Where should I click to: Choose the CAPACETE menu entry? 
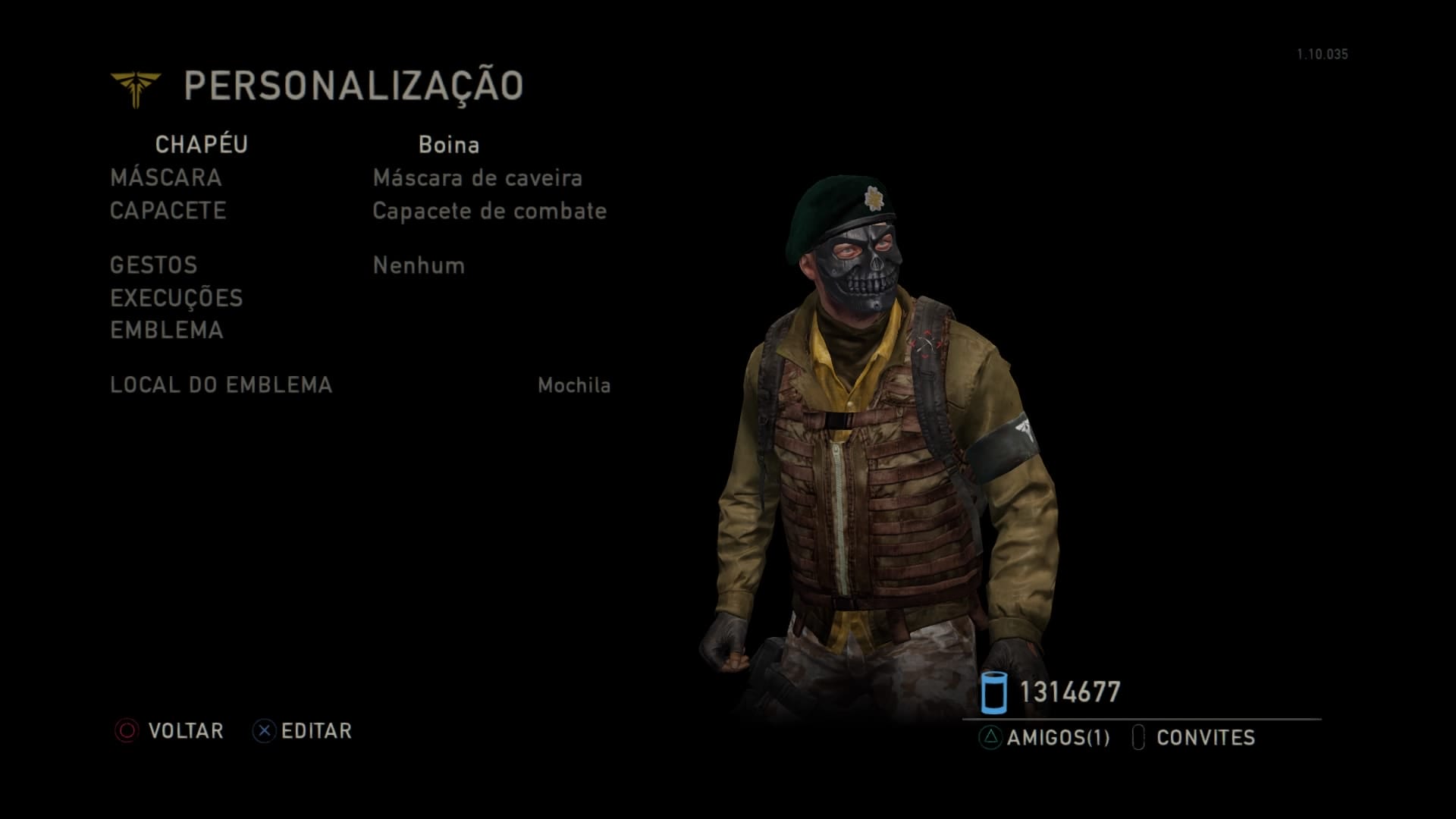(168, 211)
